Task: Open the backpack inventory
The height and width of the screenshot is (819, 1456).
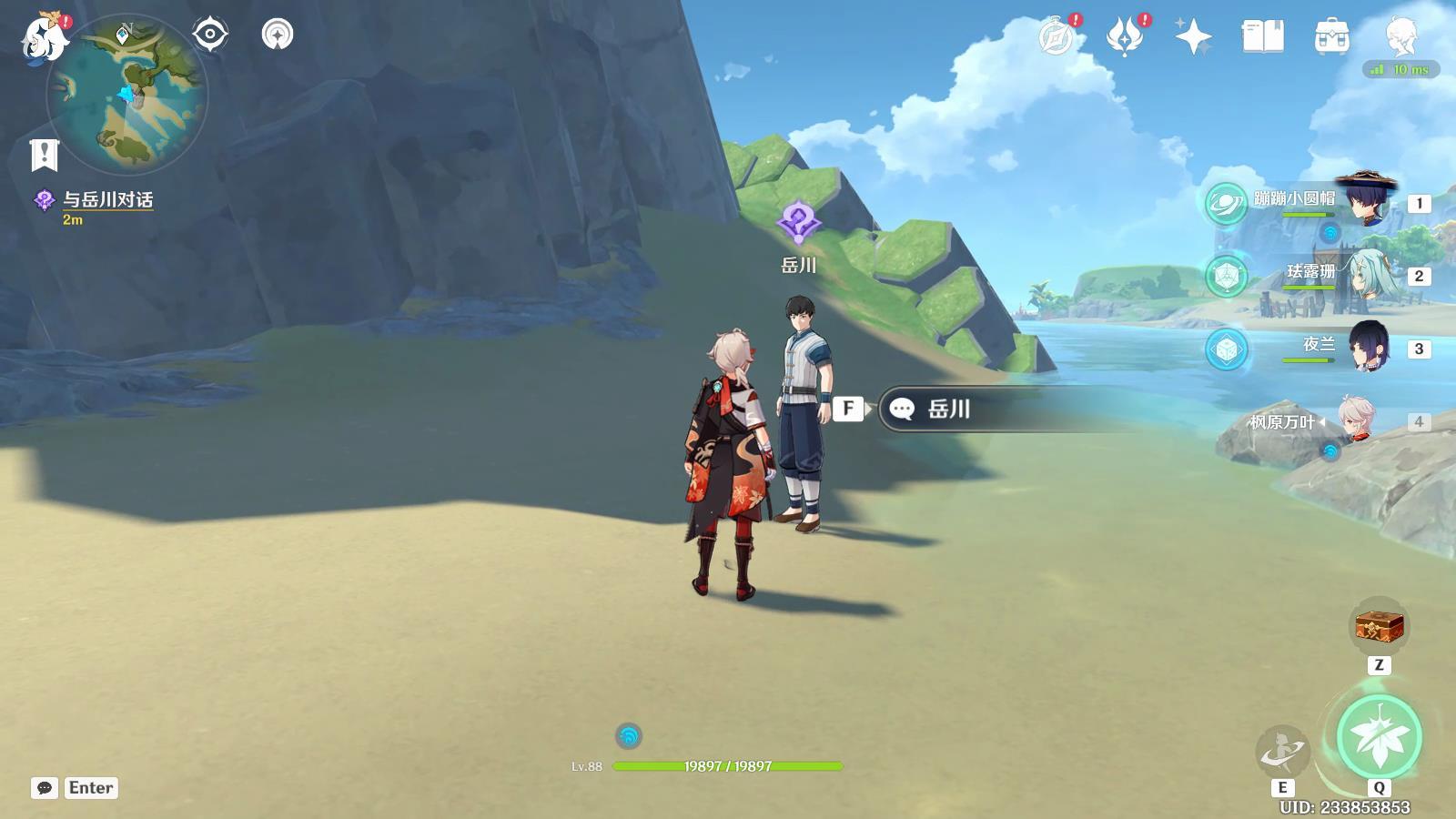Action: pyautogui.click(x=1331, y=37)
